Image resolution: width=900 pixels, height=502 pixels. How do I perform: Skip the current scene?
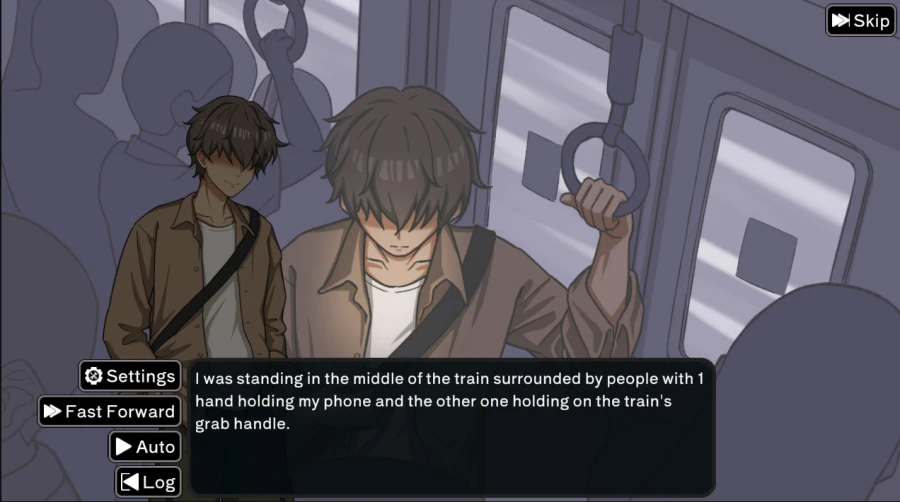(x=860, y=21)
